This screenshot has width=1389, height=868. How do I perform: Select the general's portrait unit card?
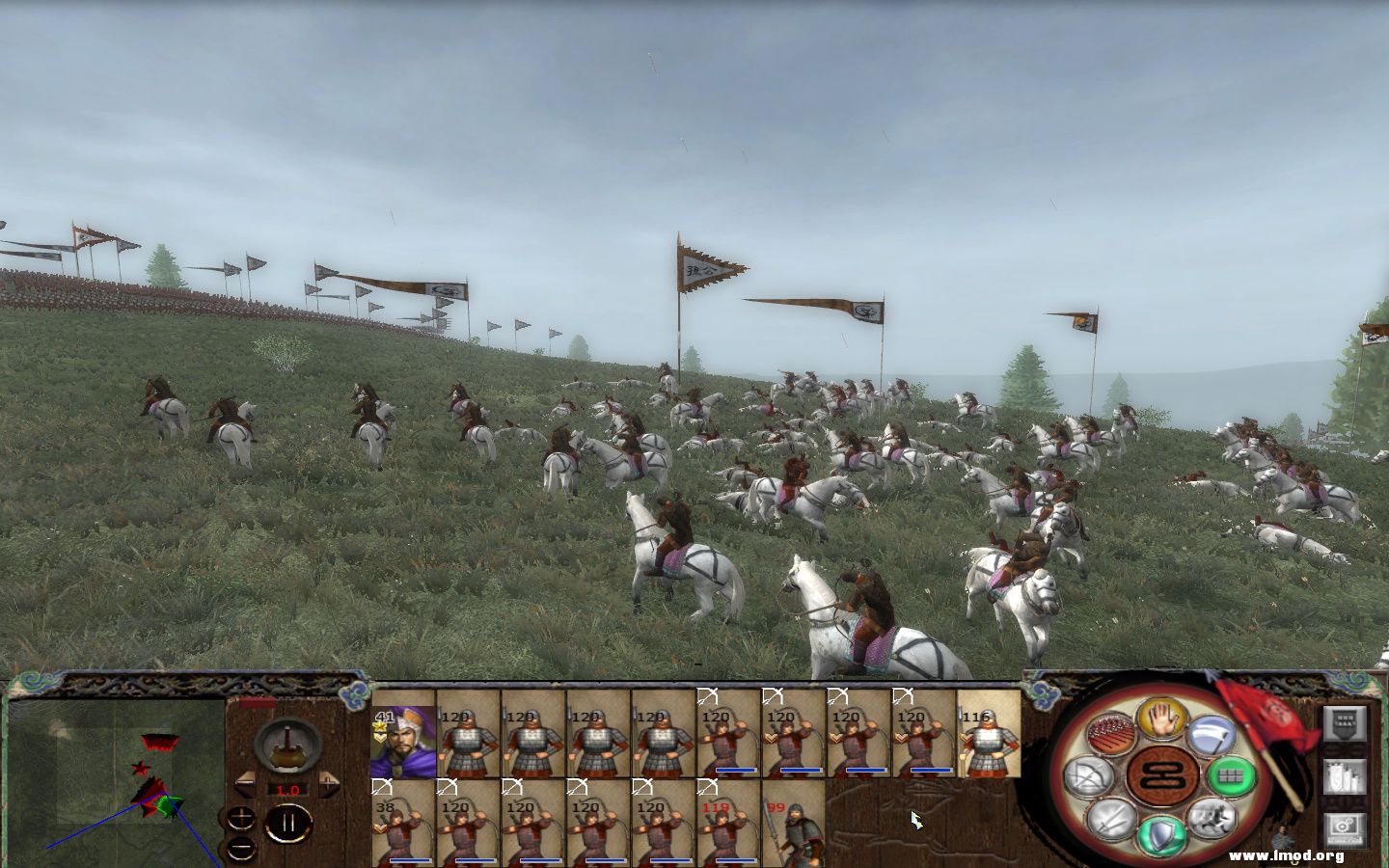[403, 741]
